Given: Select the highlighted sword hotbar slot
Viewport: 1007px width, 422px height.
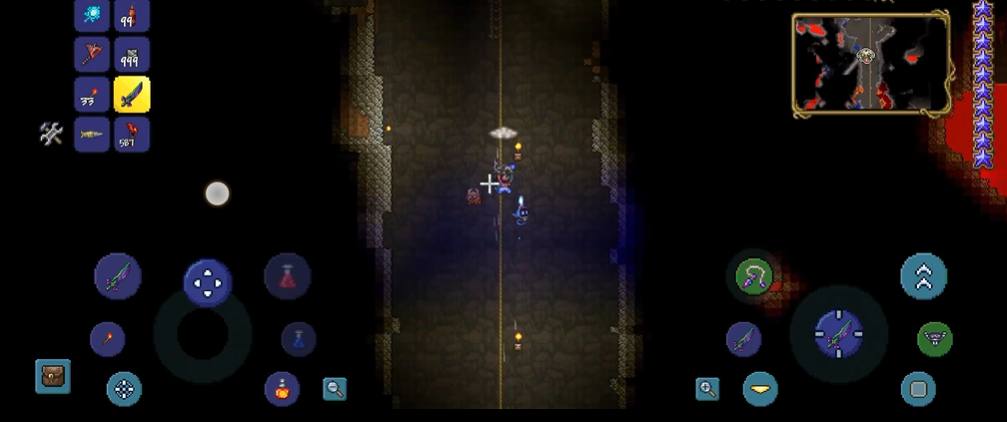Looking at the screenshot, I should [132, 94].
